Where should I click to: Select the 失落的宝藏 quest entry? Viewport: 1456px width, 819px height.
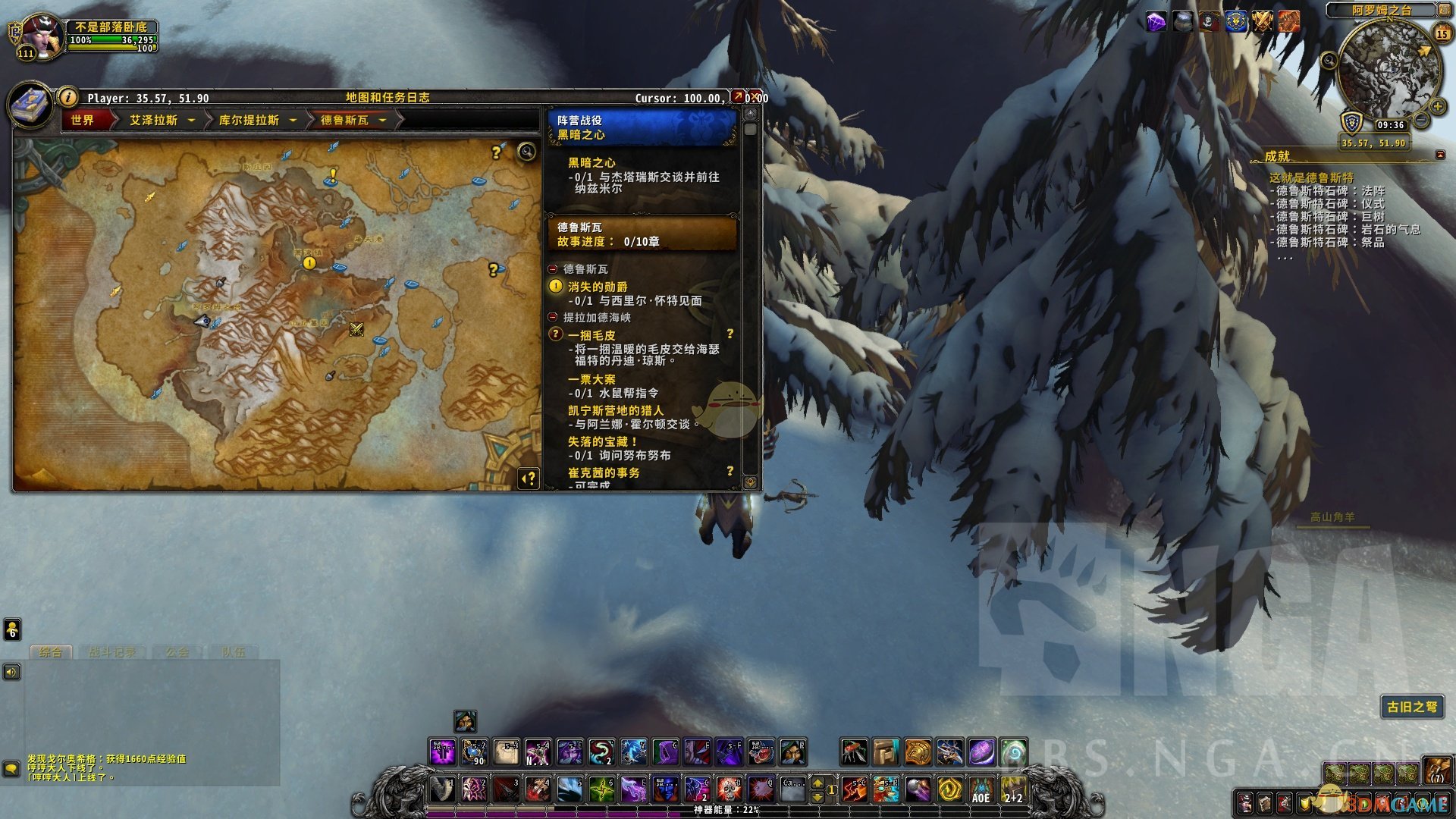(602, 441)
